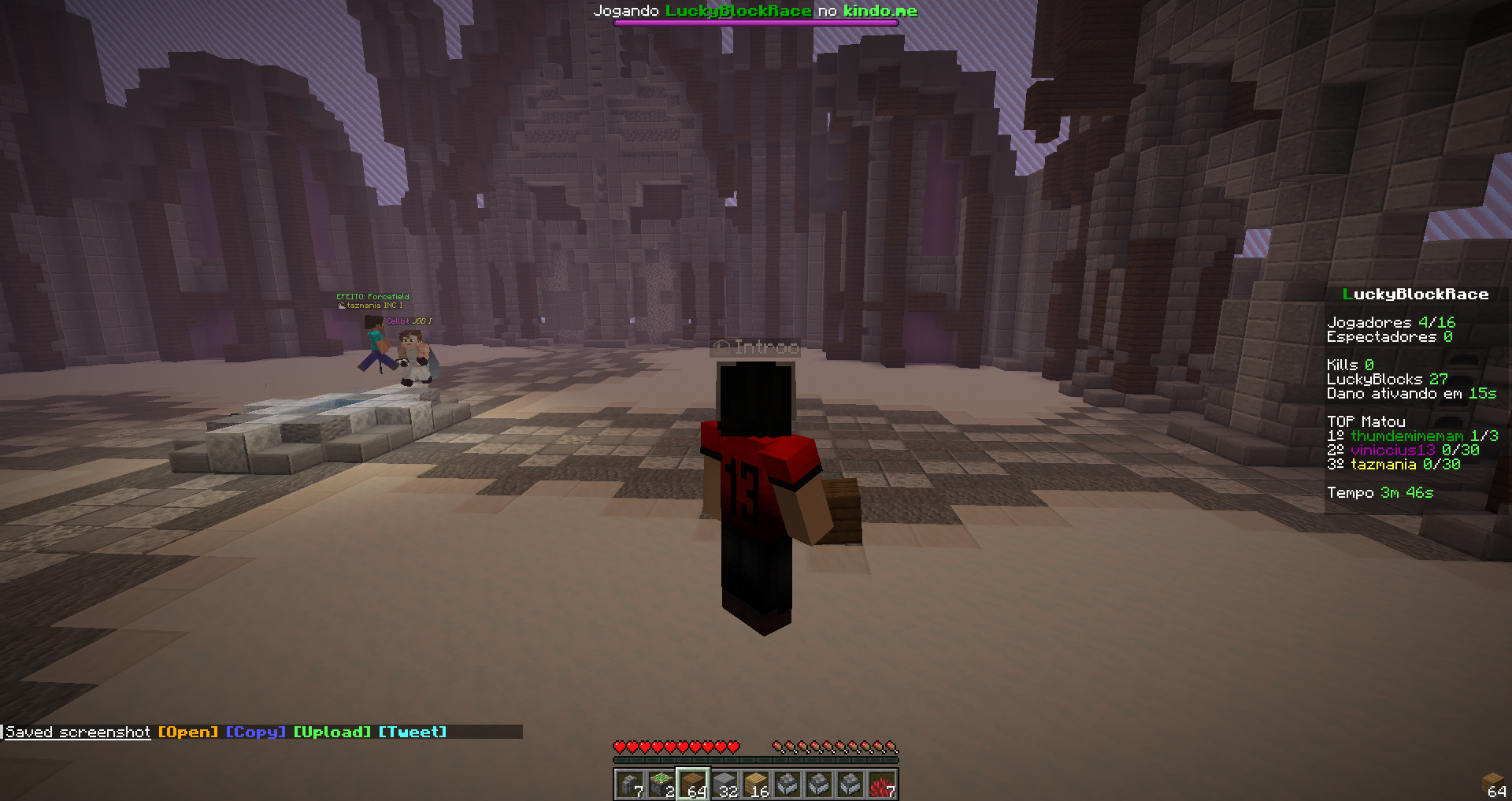This screenshot has height=801, width=1512.
Task: Share the screenshot using [Tweet]
Action: tap(412, 732)
